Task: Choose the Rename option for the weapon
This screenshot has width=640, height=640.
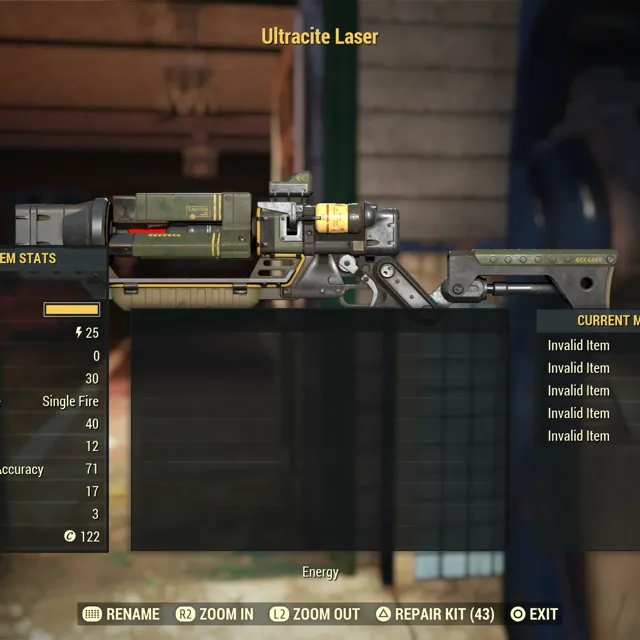Action: pyautogui.click(x=121, y=614)
